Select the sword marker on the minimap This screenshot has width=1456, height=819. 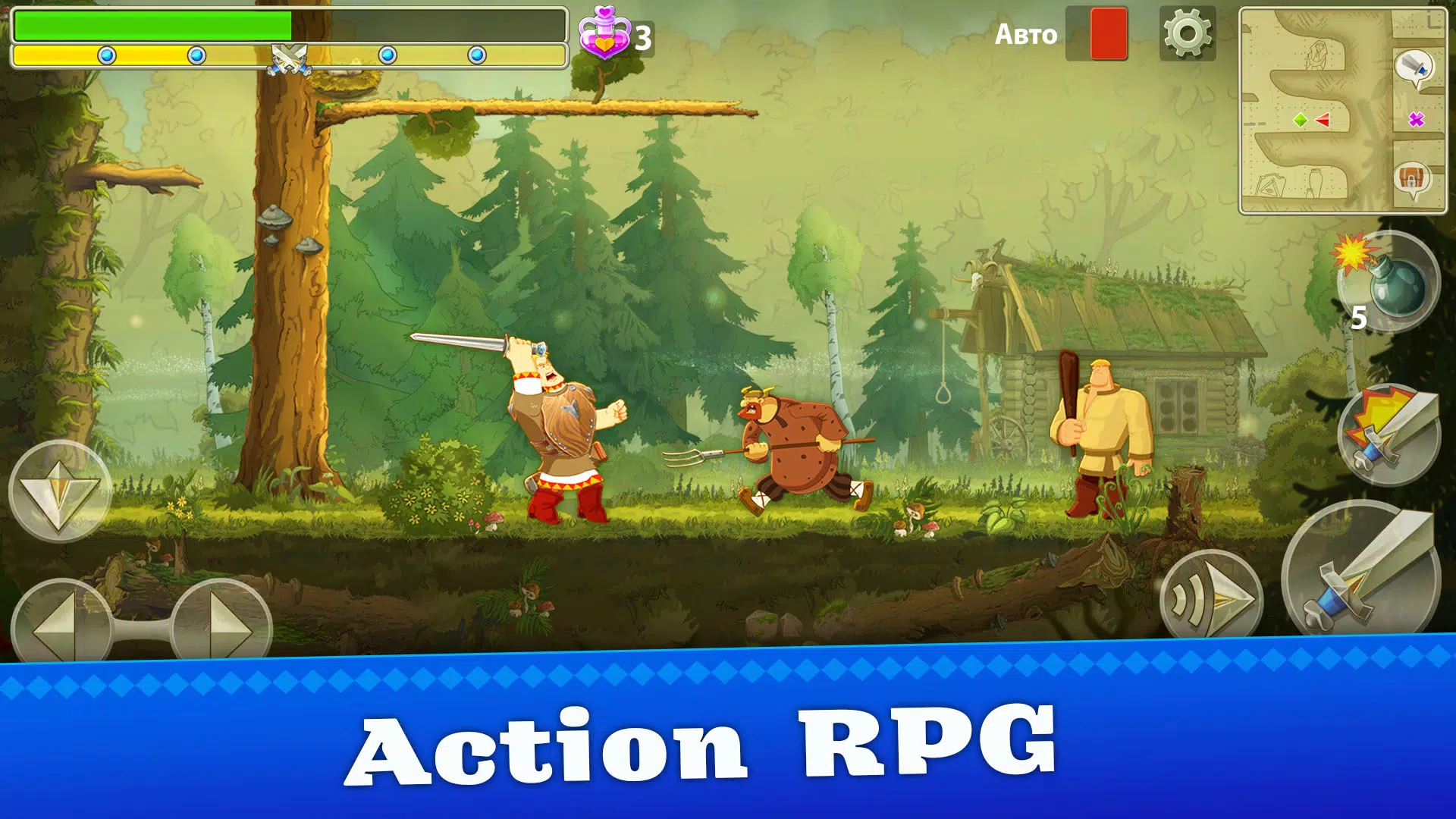pos(1412,64)
